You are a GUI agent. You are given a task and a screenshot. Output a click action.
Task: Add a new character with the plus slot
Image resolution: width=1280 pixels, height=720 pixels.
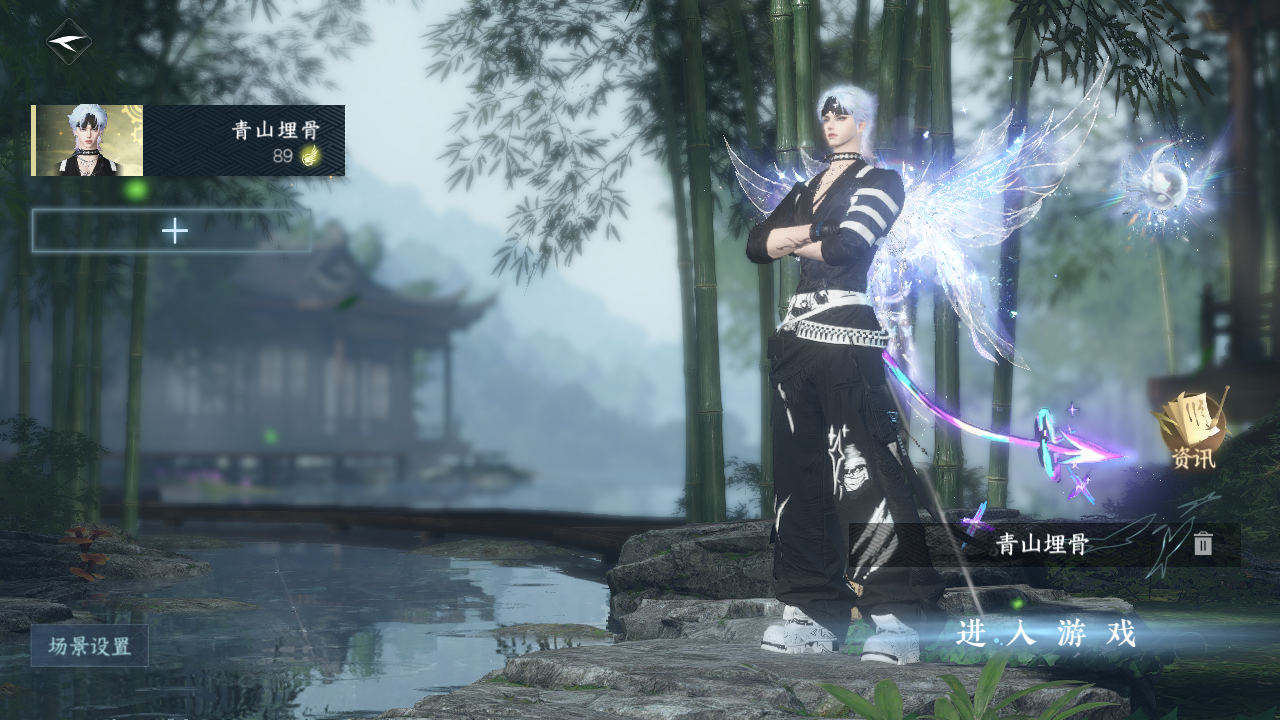172,231
